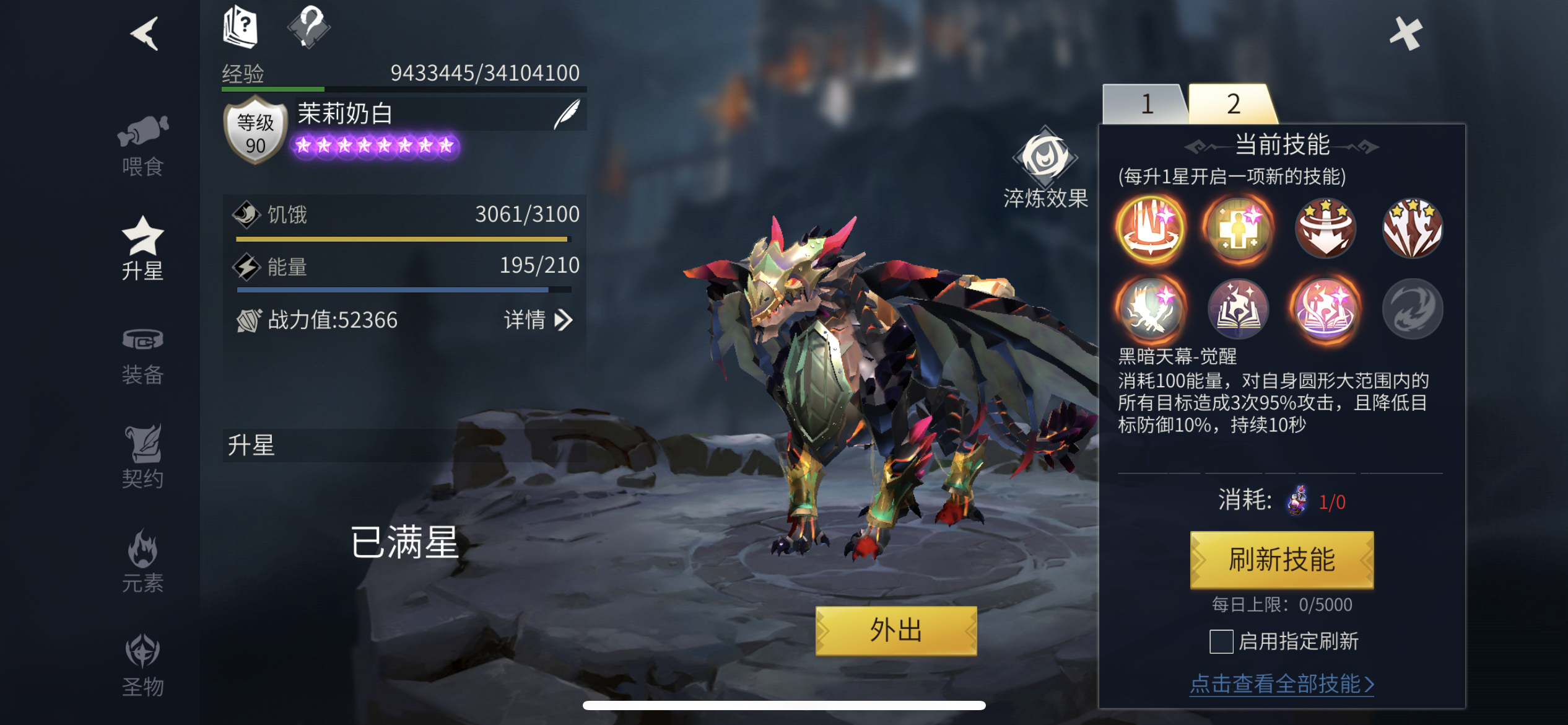
Task: Click the diamond help question icon
Action: pyautogui.click(x=309, y=27)
